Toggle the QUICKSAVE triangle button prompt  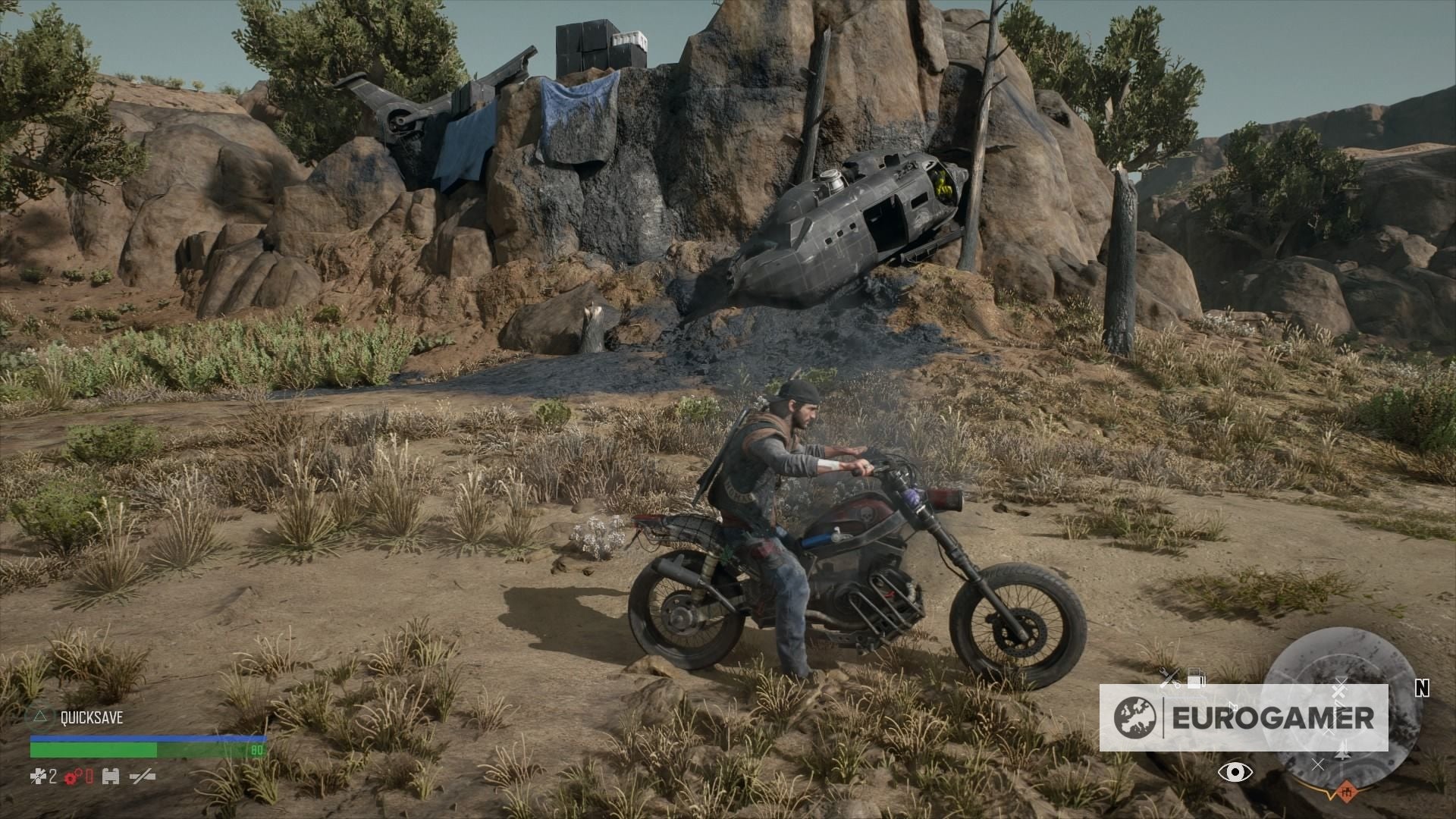(x=40, y=717)
